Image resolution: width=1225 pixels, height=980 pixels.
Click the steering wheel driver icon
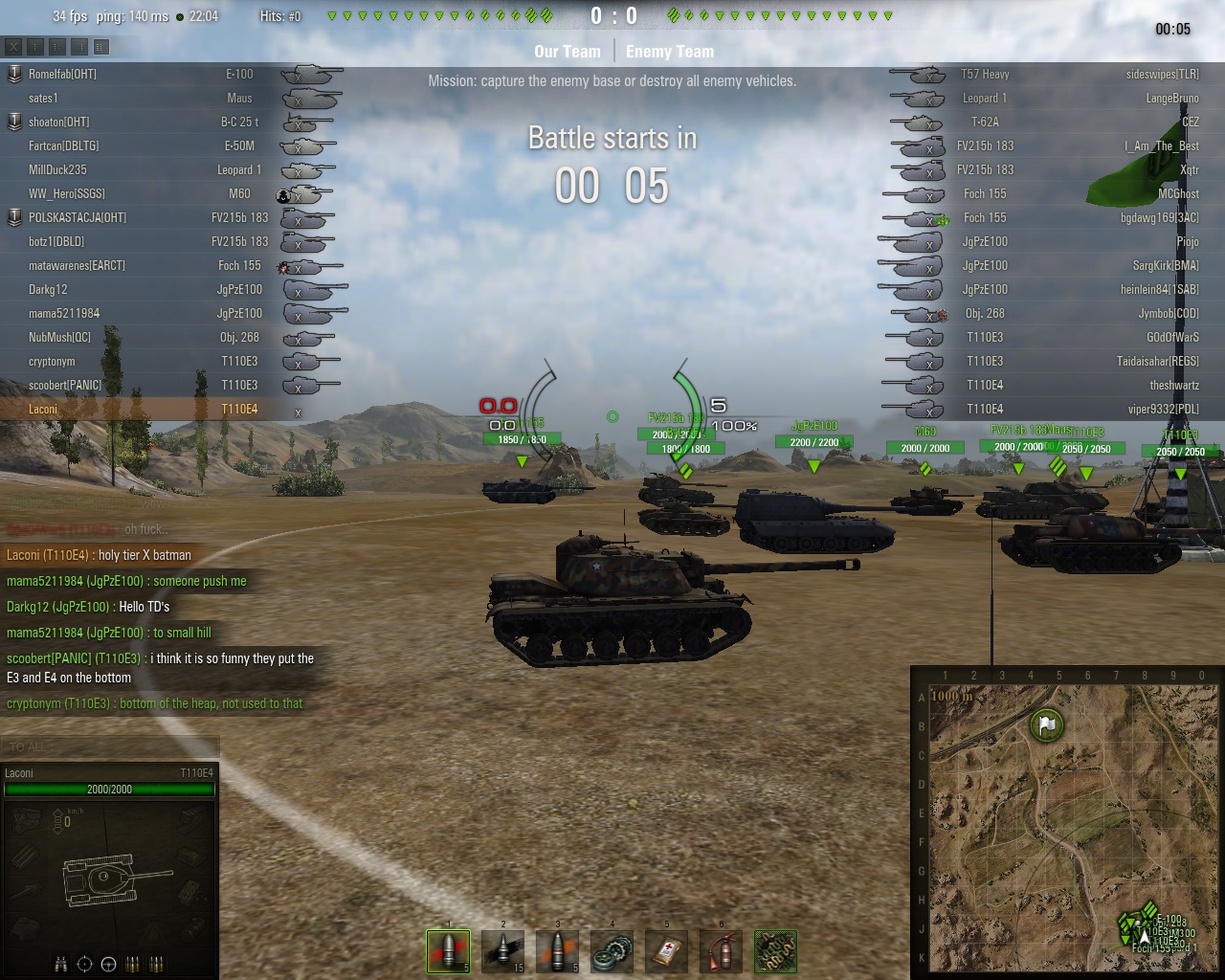(108, 964)
